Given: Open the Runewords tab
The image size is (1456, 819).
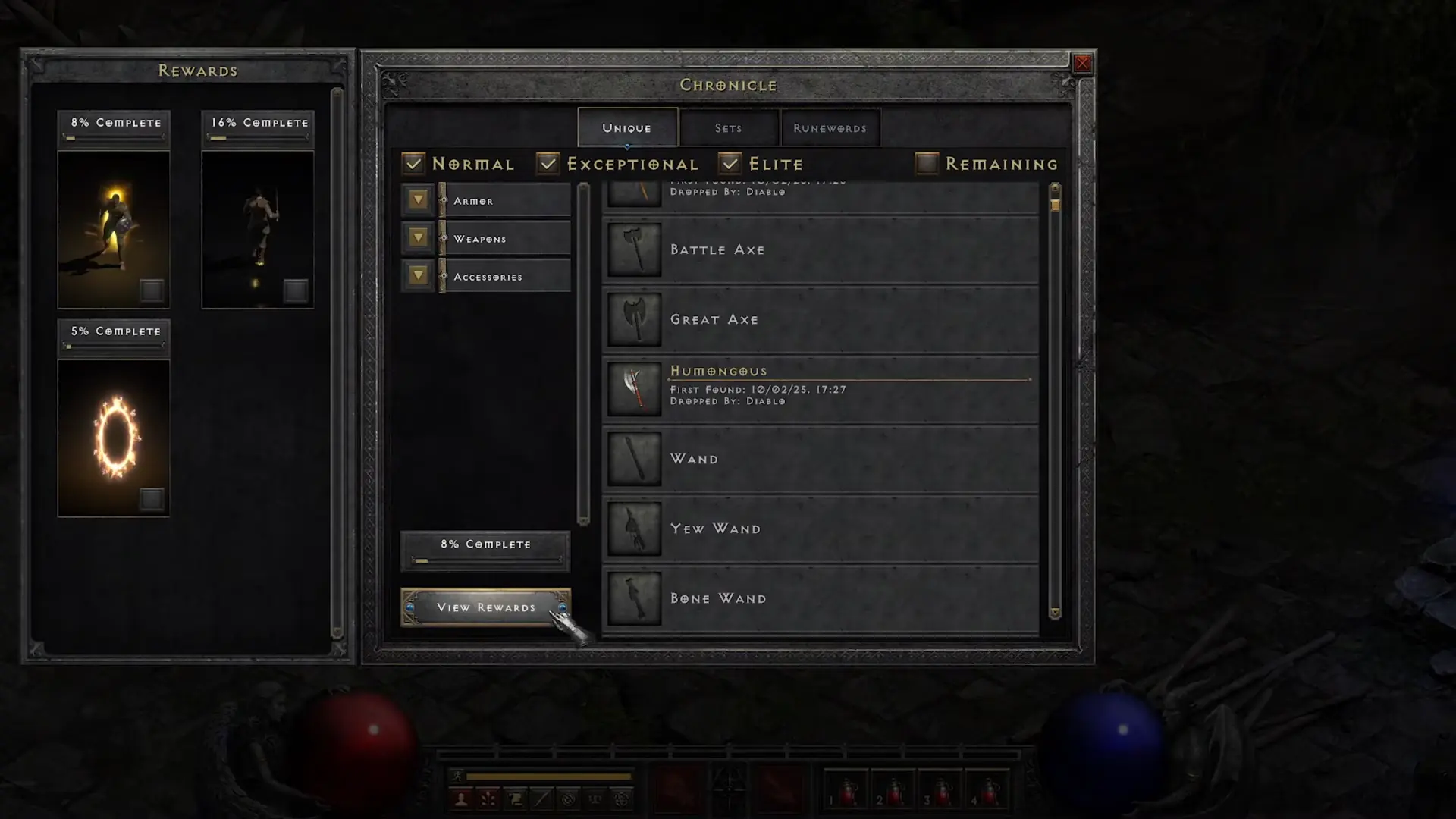Looking at the screenshot, I should [830, 127].
